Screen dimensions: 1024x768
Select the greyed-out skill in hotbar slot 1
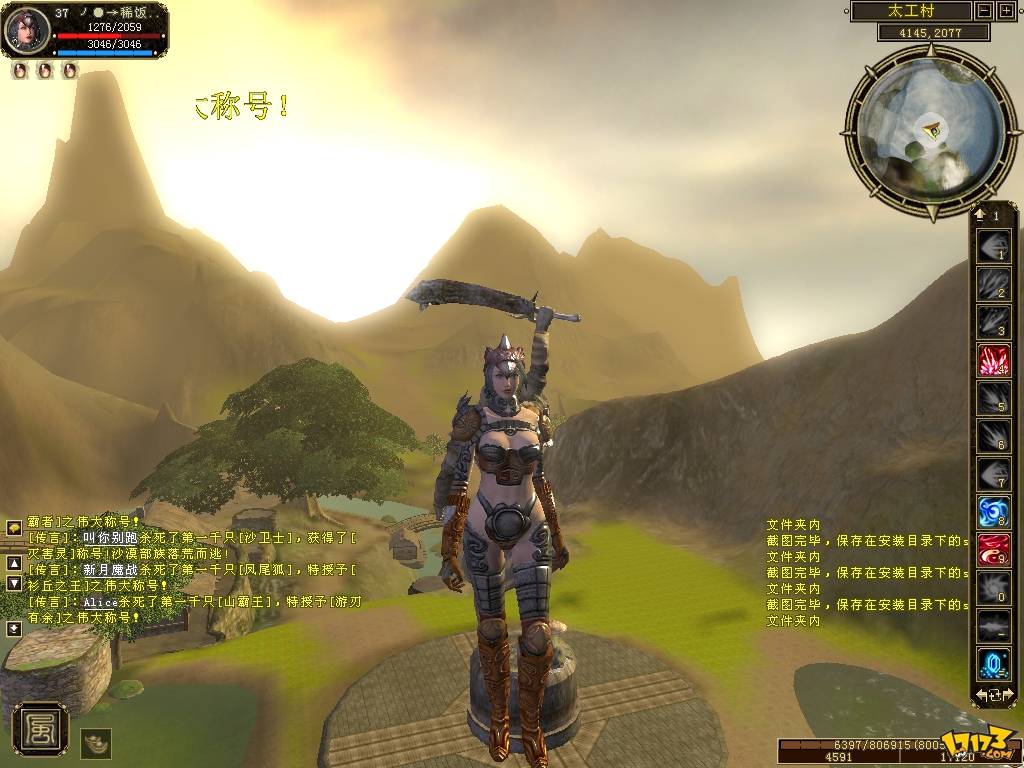tap(993, 247)
